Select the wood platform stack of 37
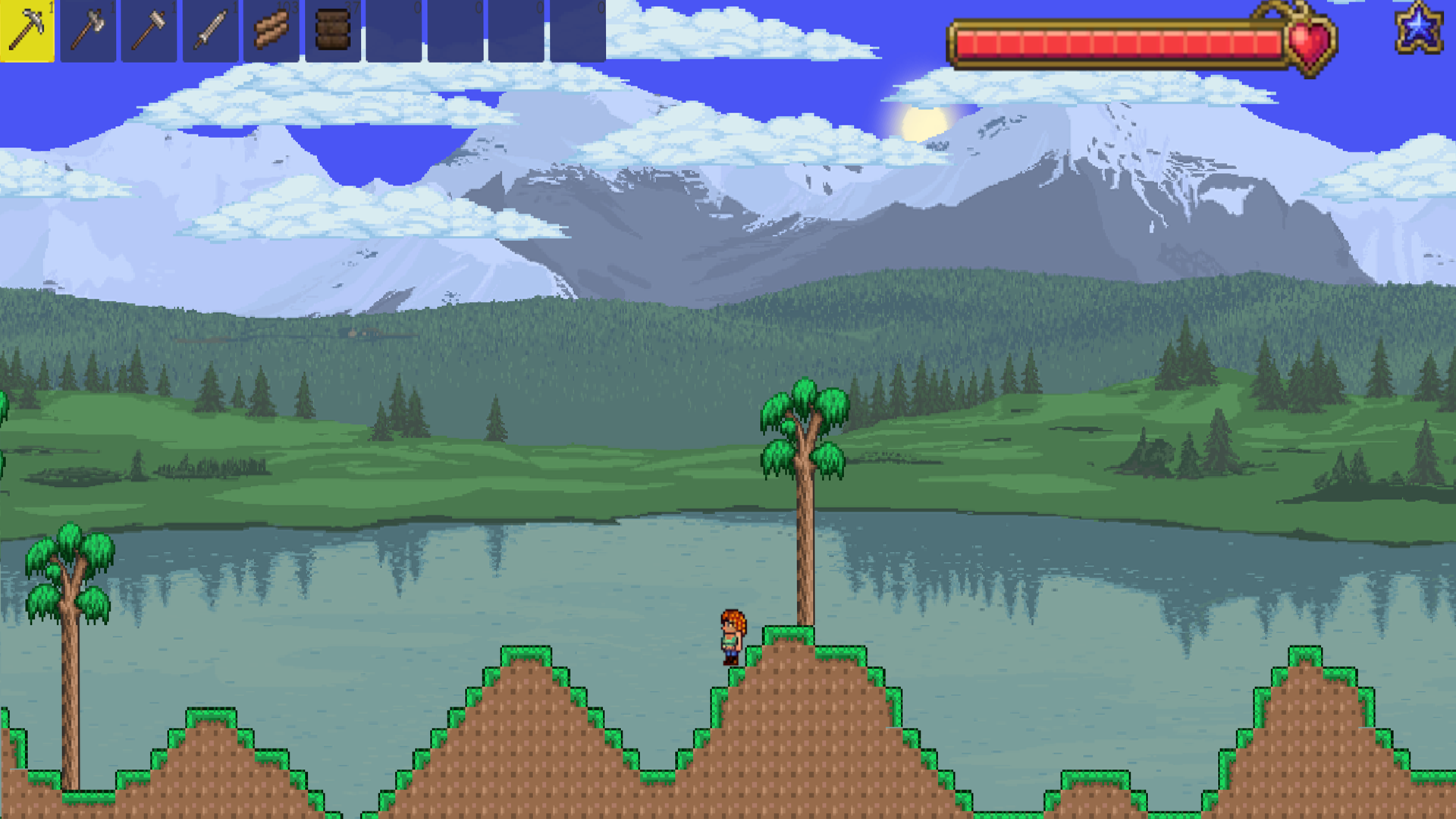 [331, 32]
